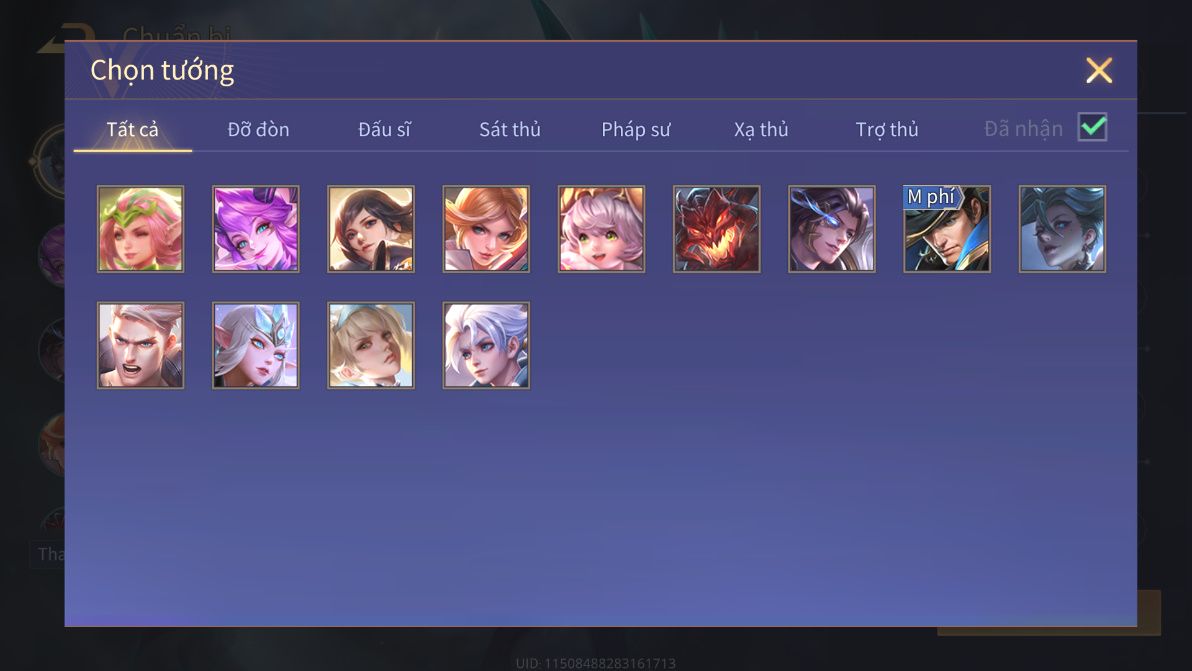The height and width of the screenshot is (671, 1192).
Task: Switch to the Tất cả tab
Action: point(132,130)
